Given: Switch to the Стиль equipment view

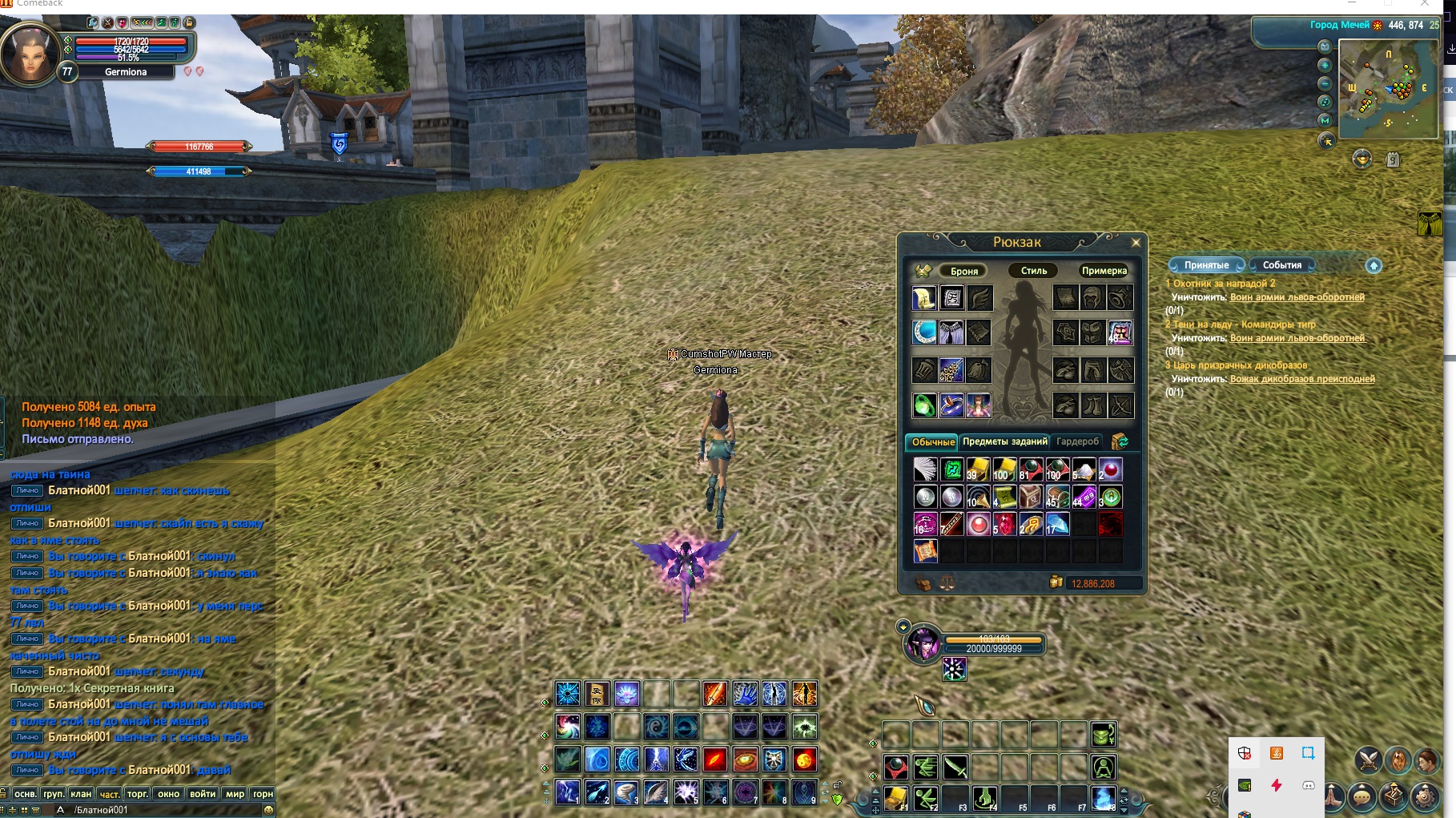Looking at the screenshot, I should click(1033, 271).
